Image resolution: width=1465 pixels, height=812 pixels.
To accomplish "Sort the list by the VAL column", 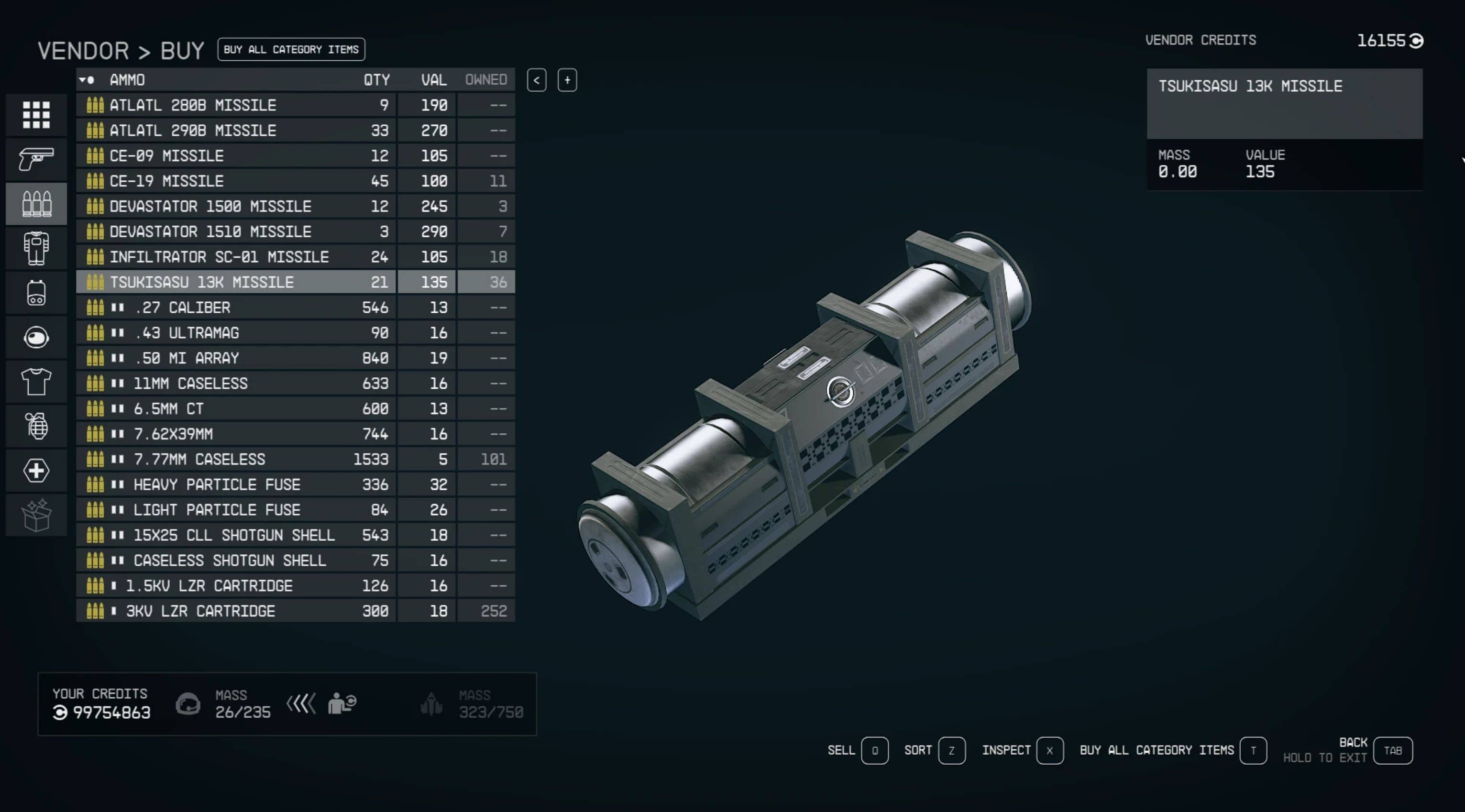I will pyautogui.click(x=433, y=80).
